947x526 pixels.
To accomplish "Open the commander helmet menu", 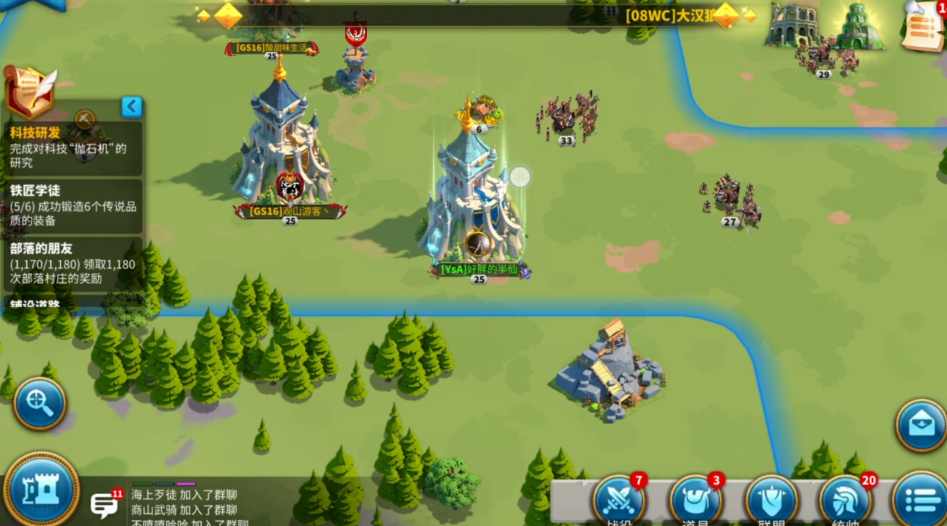I will pyautogui.click(x=845, y=500).
